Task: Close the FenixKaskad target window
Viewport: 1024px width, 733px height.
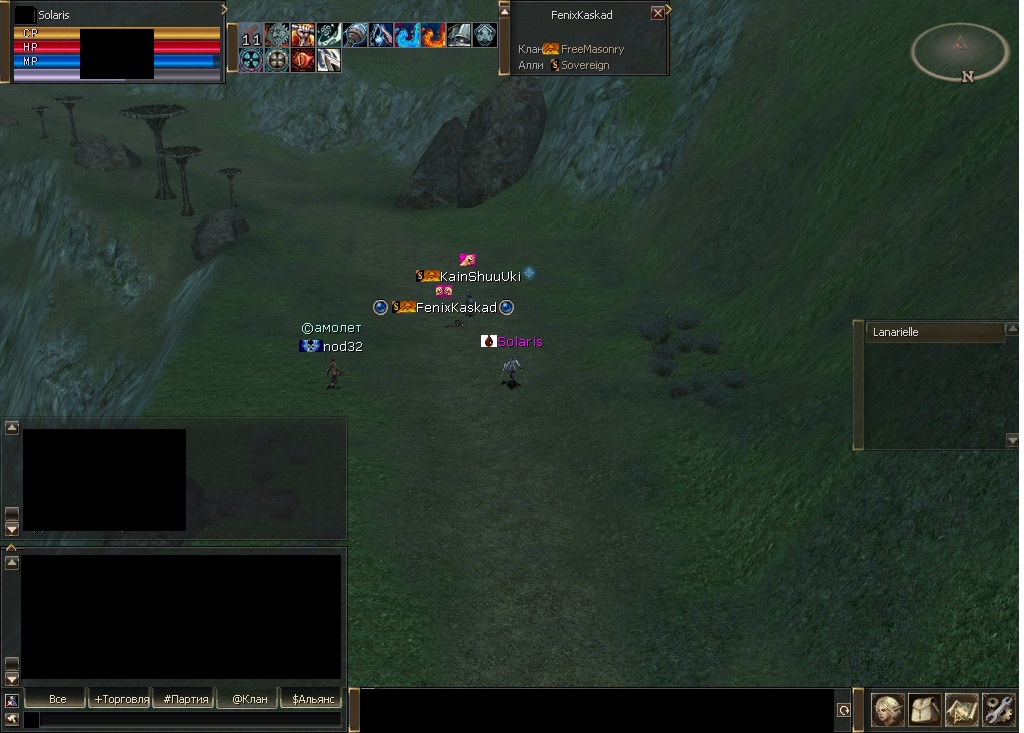Action: click(657, 14)
